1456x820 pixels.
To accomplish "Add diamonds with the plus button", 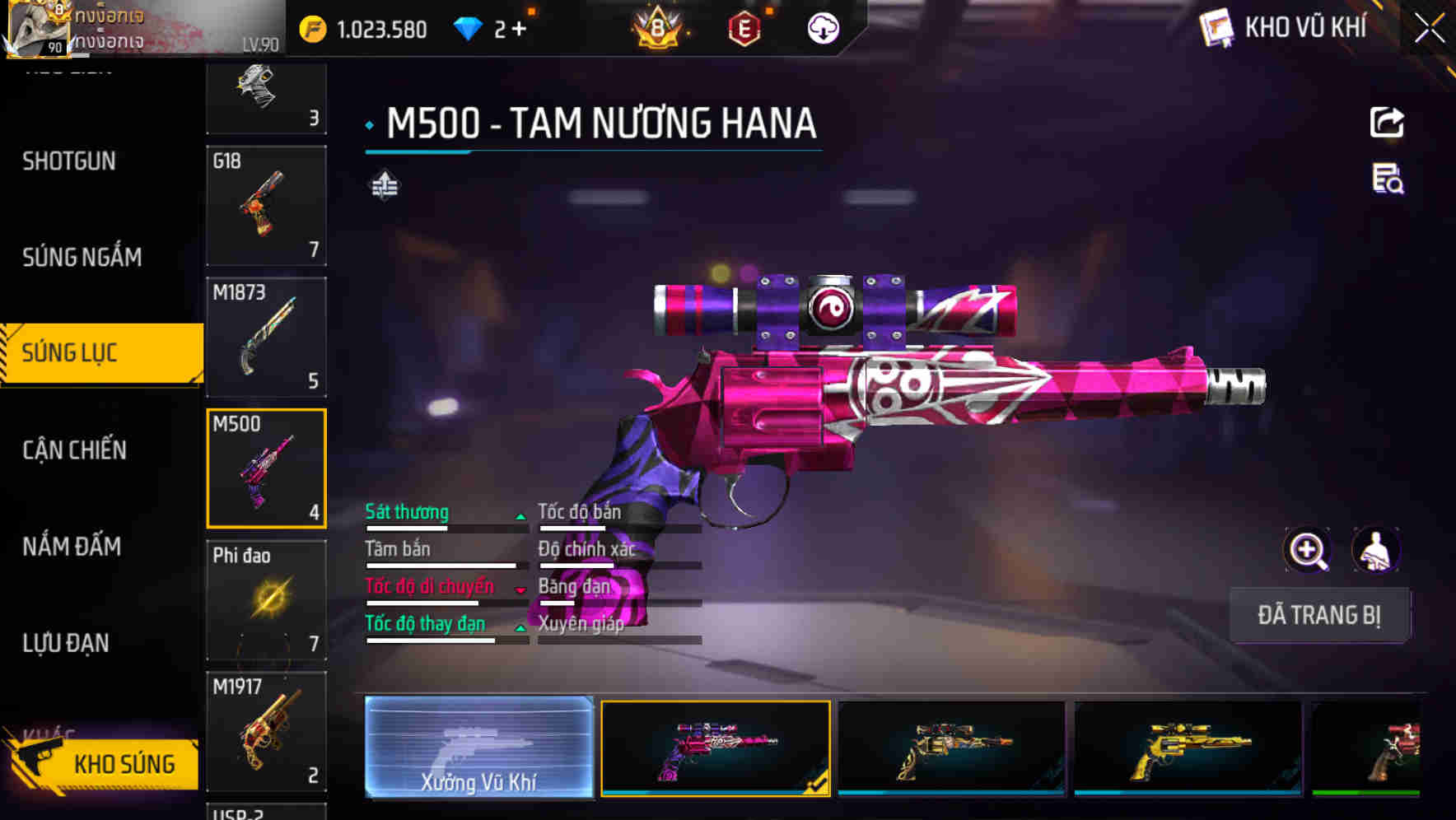I will coord(519,30).
